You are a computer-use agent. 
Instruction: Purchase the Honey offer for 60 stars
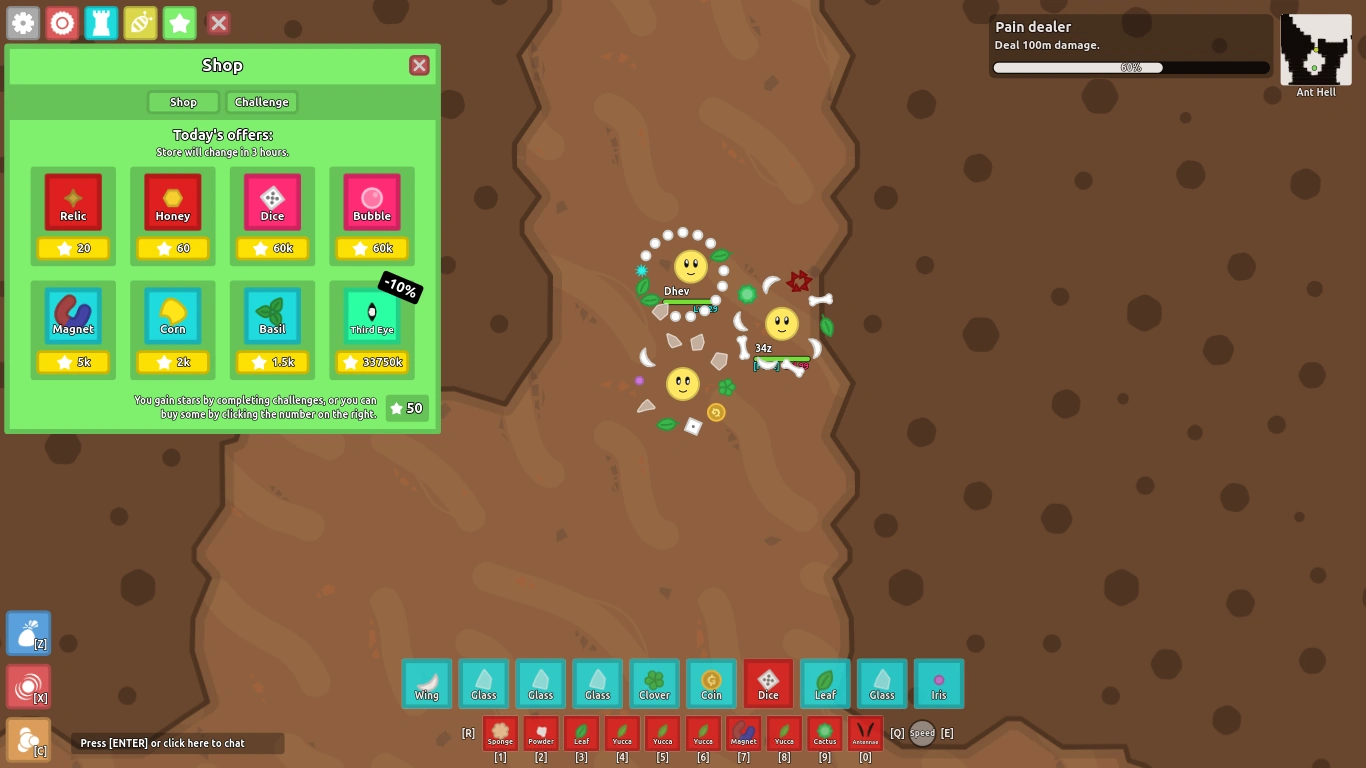[x=172, y=217]
